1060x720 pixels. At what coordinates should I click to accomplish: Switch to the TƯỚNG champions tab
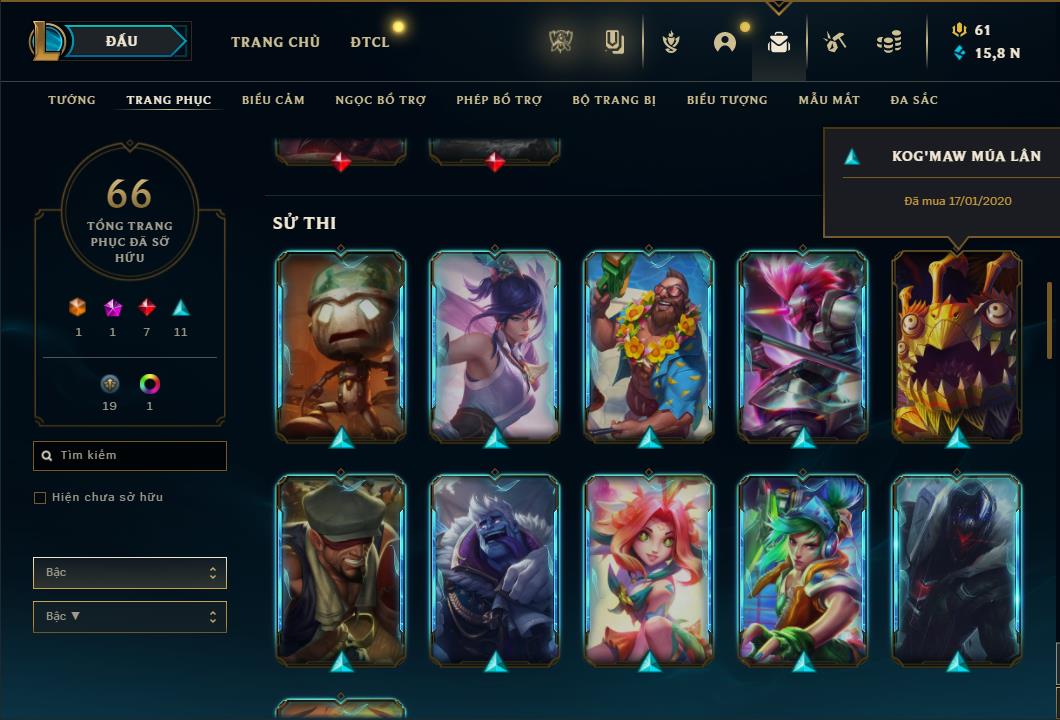click(72, 100)
